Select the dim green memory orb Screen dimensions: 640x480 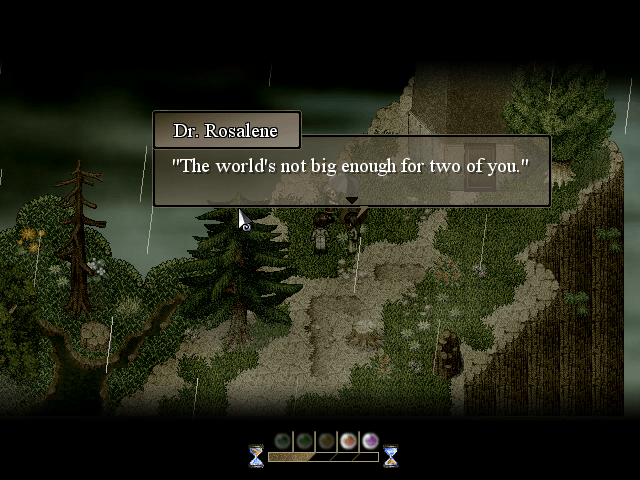coord(304,440)
